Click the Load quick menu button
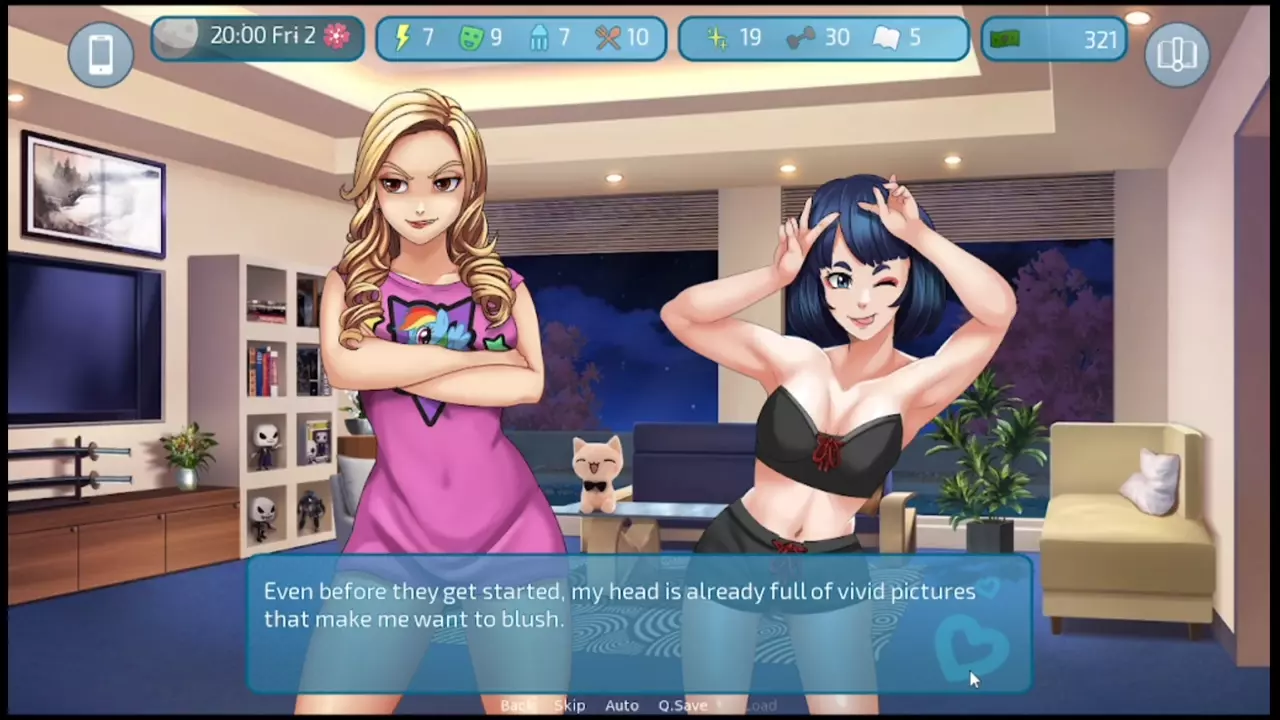 (x=760, y=706)
